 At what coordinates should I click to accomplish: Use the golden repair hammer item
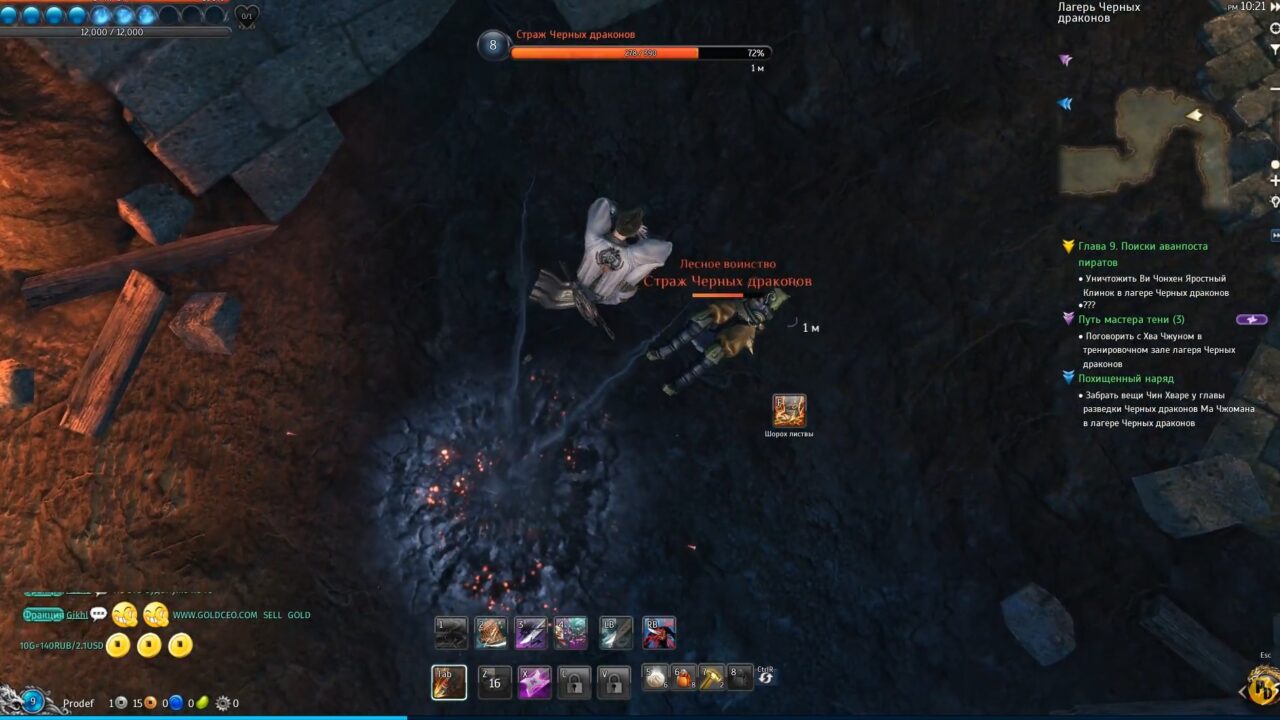tap(712, 678)
